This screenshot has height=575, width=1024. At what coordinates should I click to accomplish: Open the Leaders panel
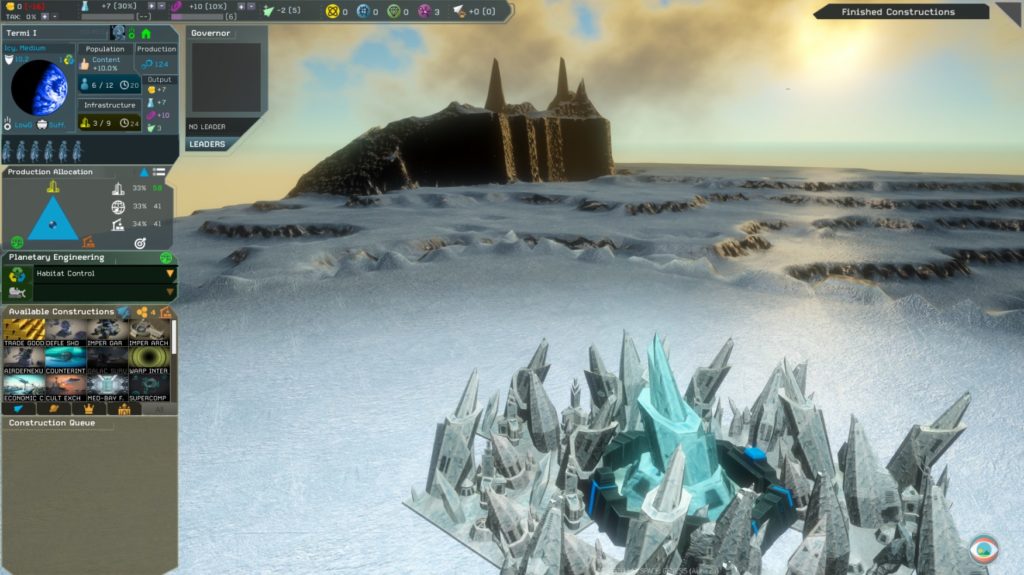[207, 144]
